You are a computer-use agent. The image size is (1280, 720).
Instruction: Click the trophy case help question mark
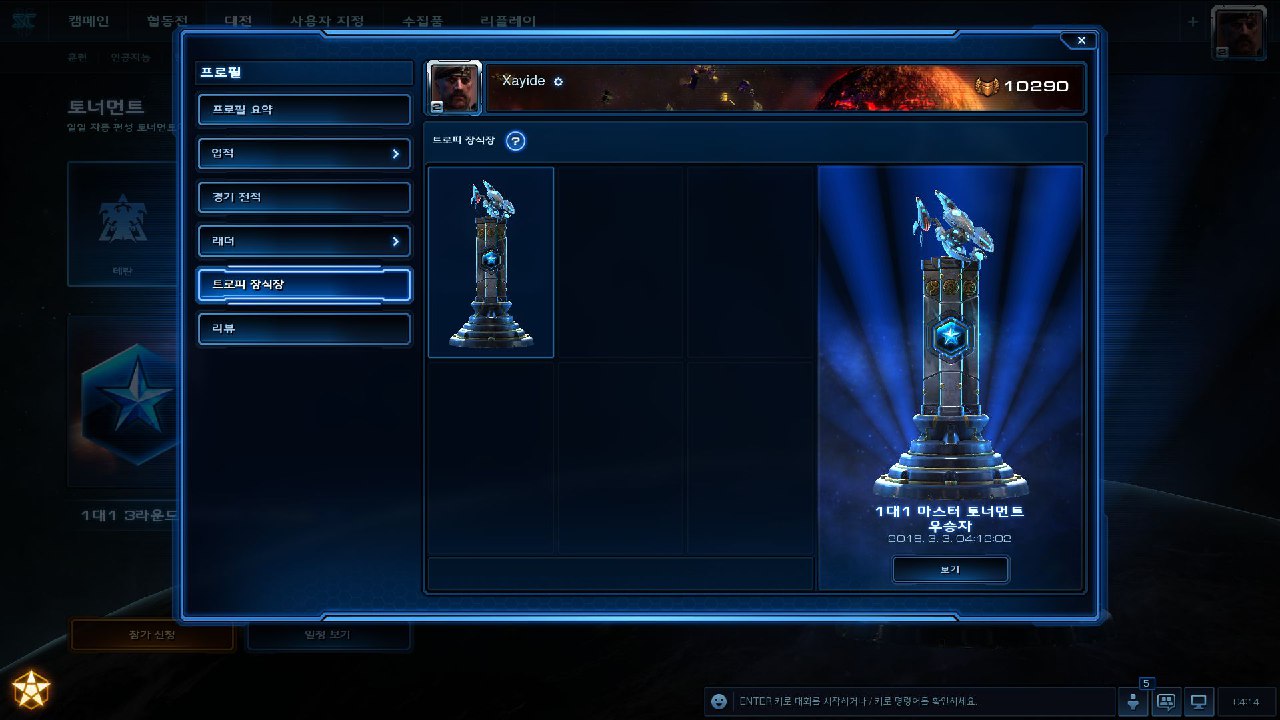515,141
